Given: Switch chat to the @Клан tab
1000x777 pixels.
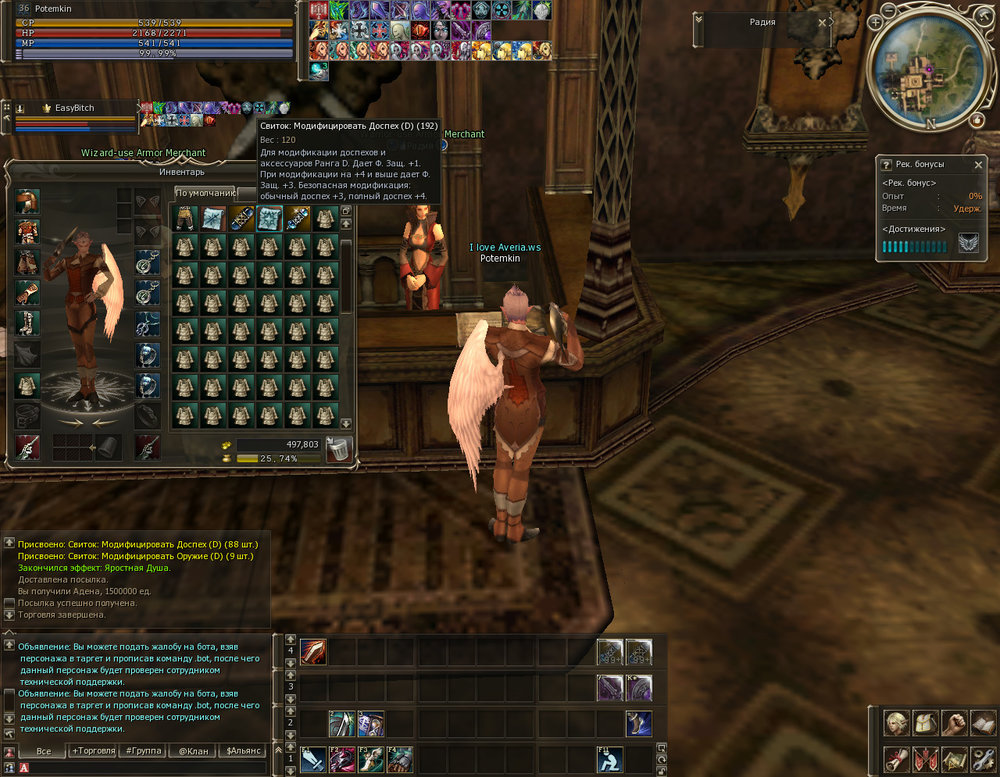Looking at the screenshot, I should 194,750.
